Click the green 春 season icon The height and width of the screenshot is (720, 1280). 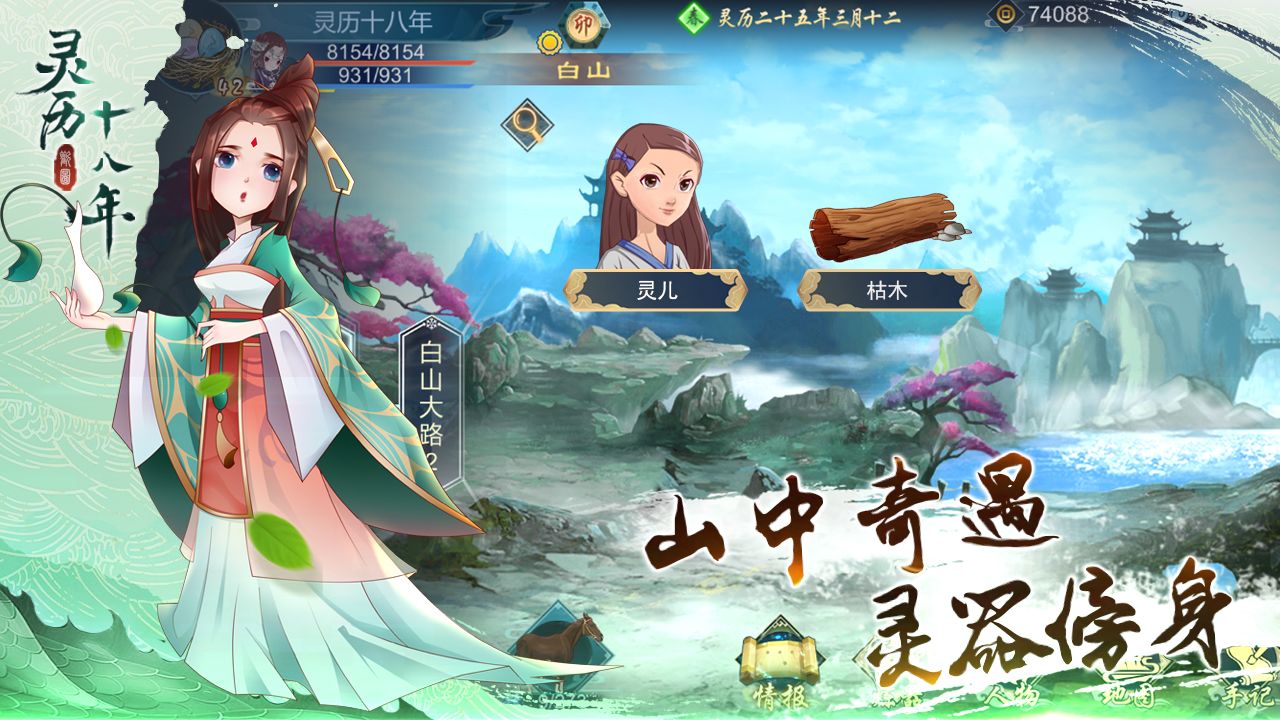coord(693,17)
